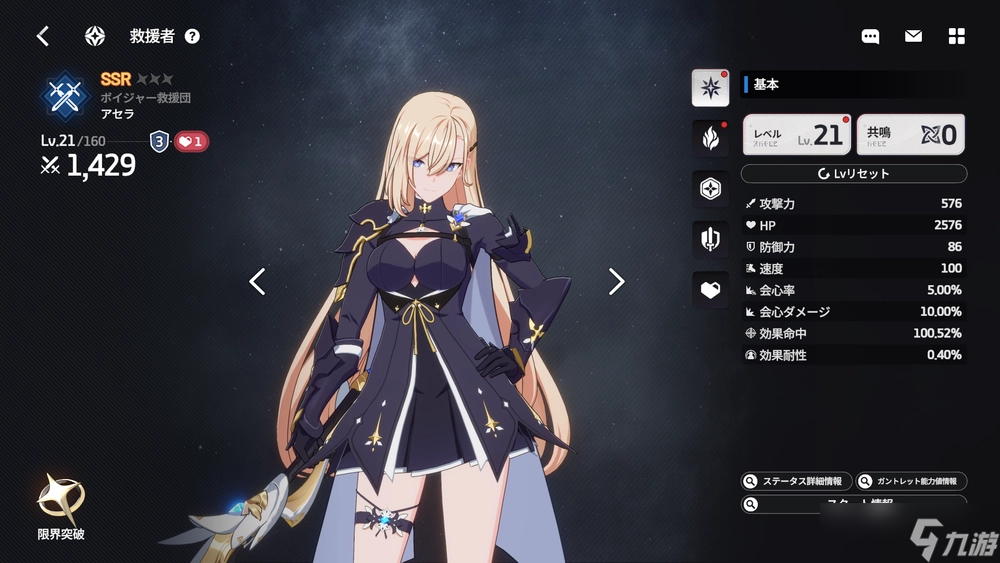
Task: Open the chat speech bubble icon
Action: pos(870,36)
